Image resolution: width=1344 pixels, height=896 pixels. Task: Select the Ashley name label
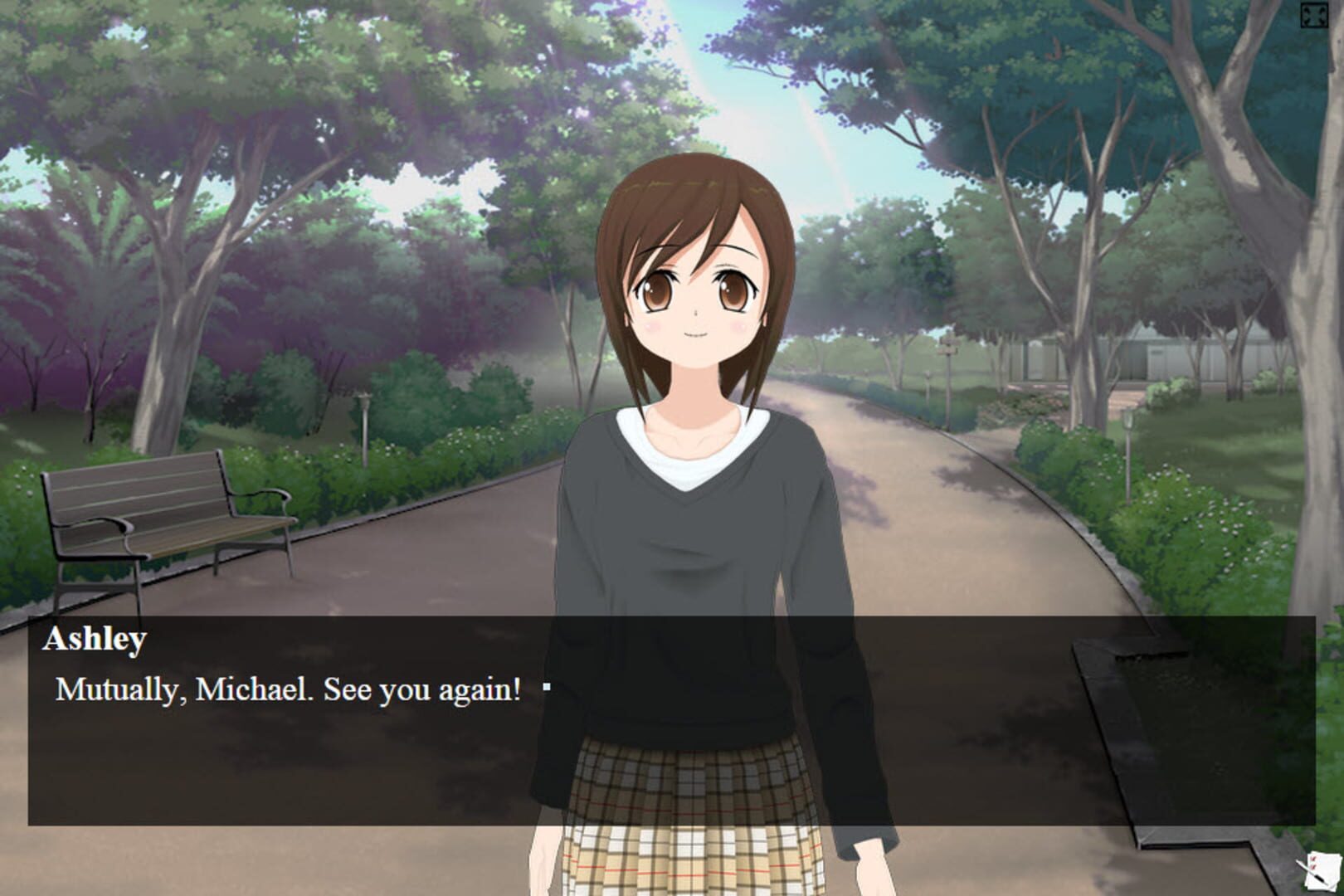(x=97, y=639)
